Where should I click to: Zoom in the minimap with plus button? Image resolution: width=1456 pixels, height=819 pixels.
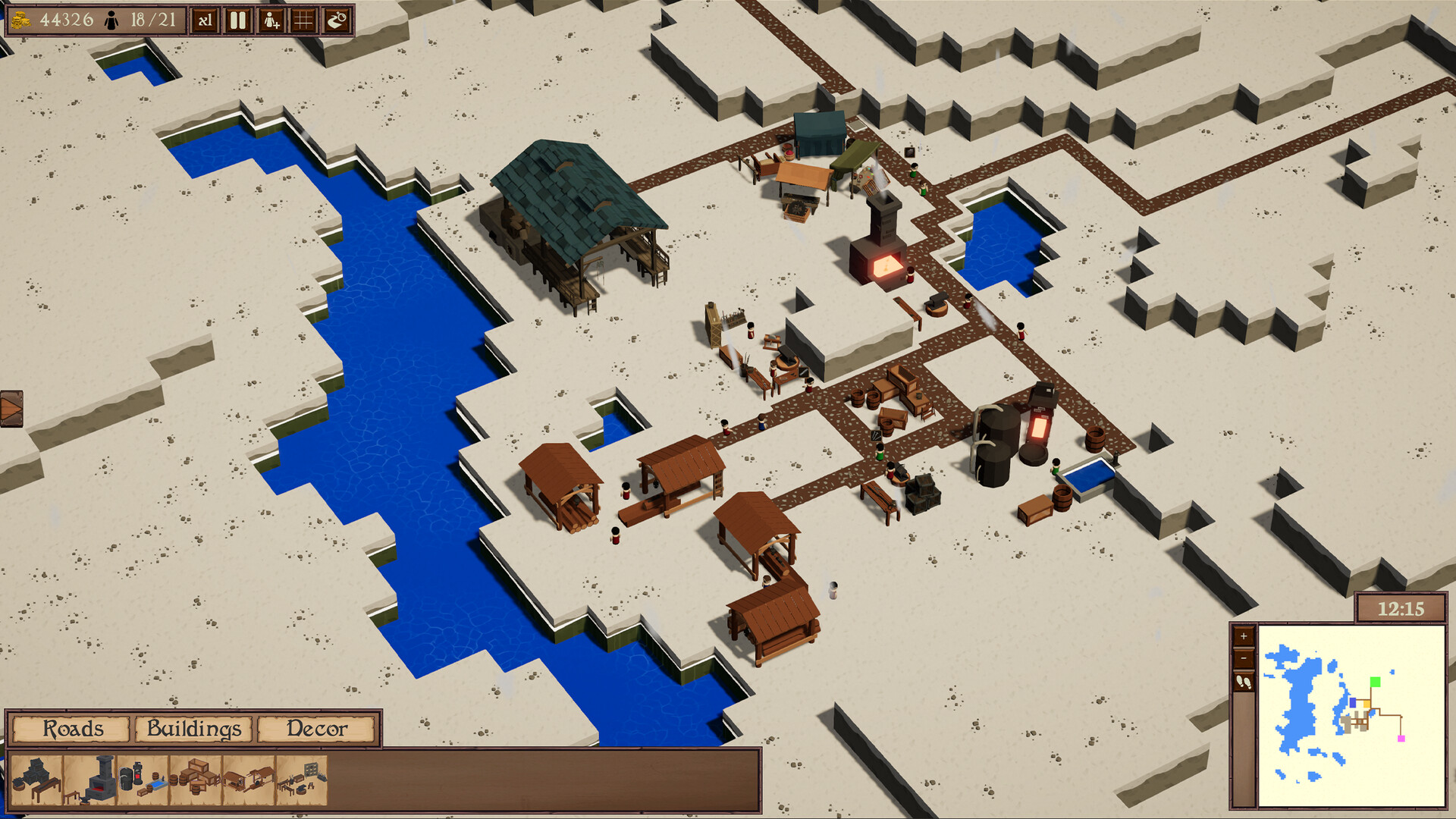[x=1244, y=636]
